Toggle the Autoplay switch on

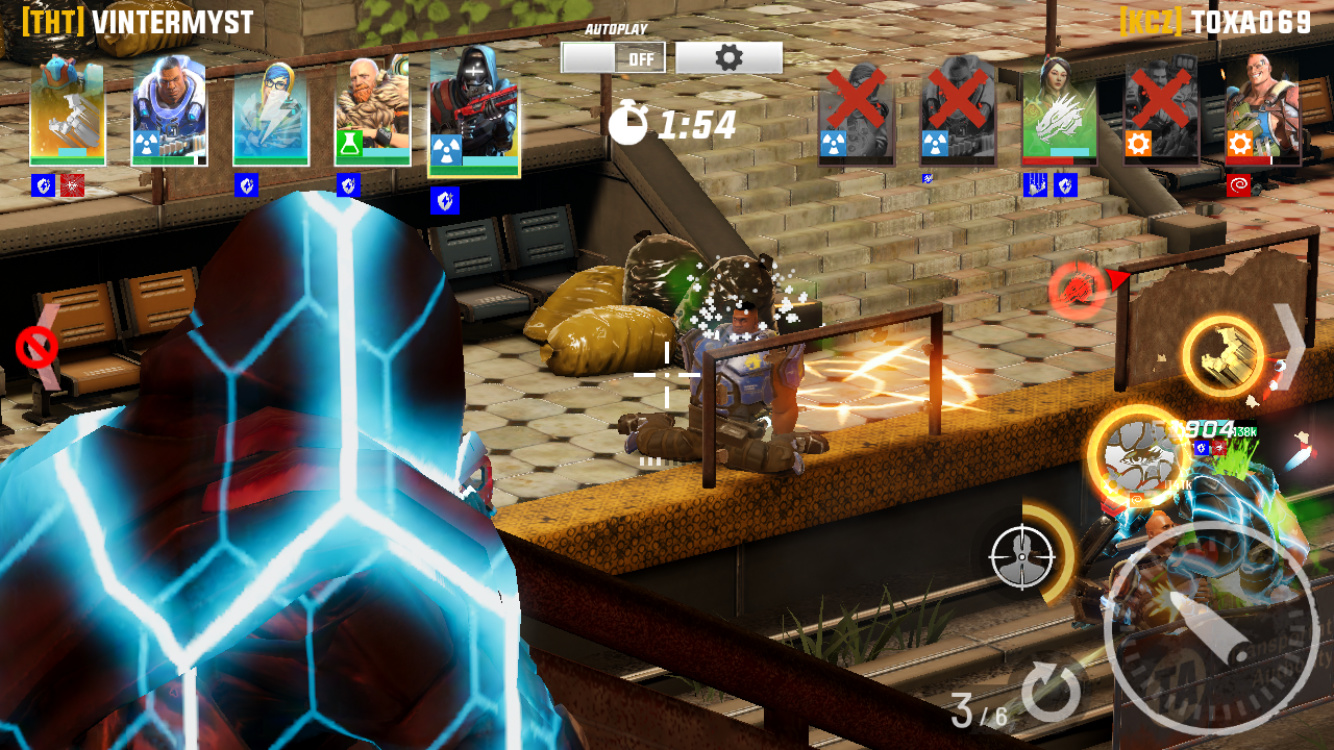click(x=612, y=58)
